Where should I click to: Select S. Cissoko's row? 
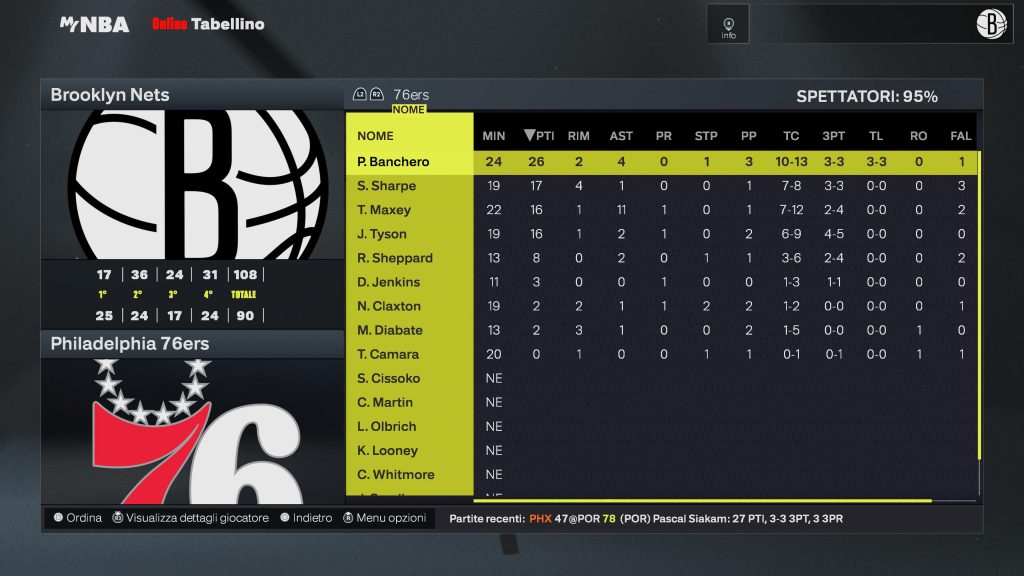(388, 378)
